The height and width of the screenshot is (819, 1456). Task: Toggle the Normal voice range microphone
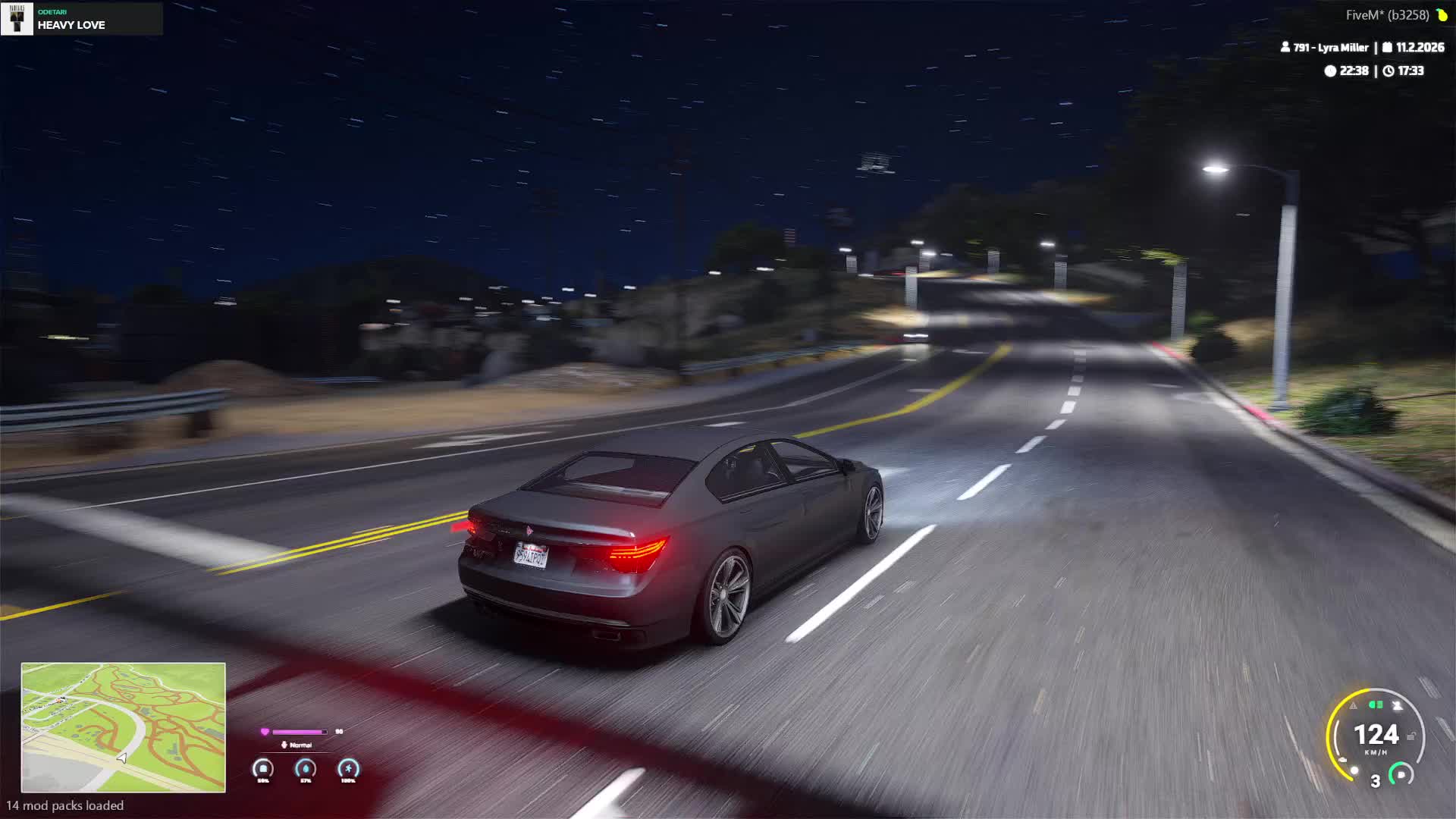click(x=284, y=745)
